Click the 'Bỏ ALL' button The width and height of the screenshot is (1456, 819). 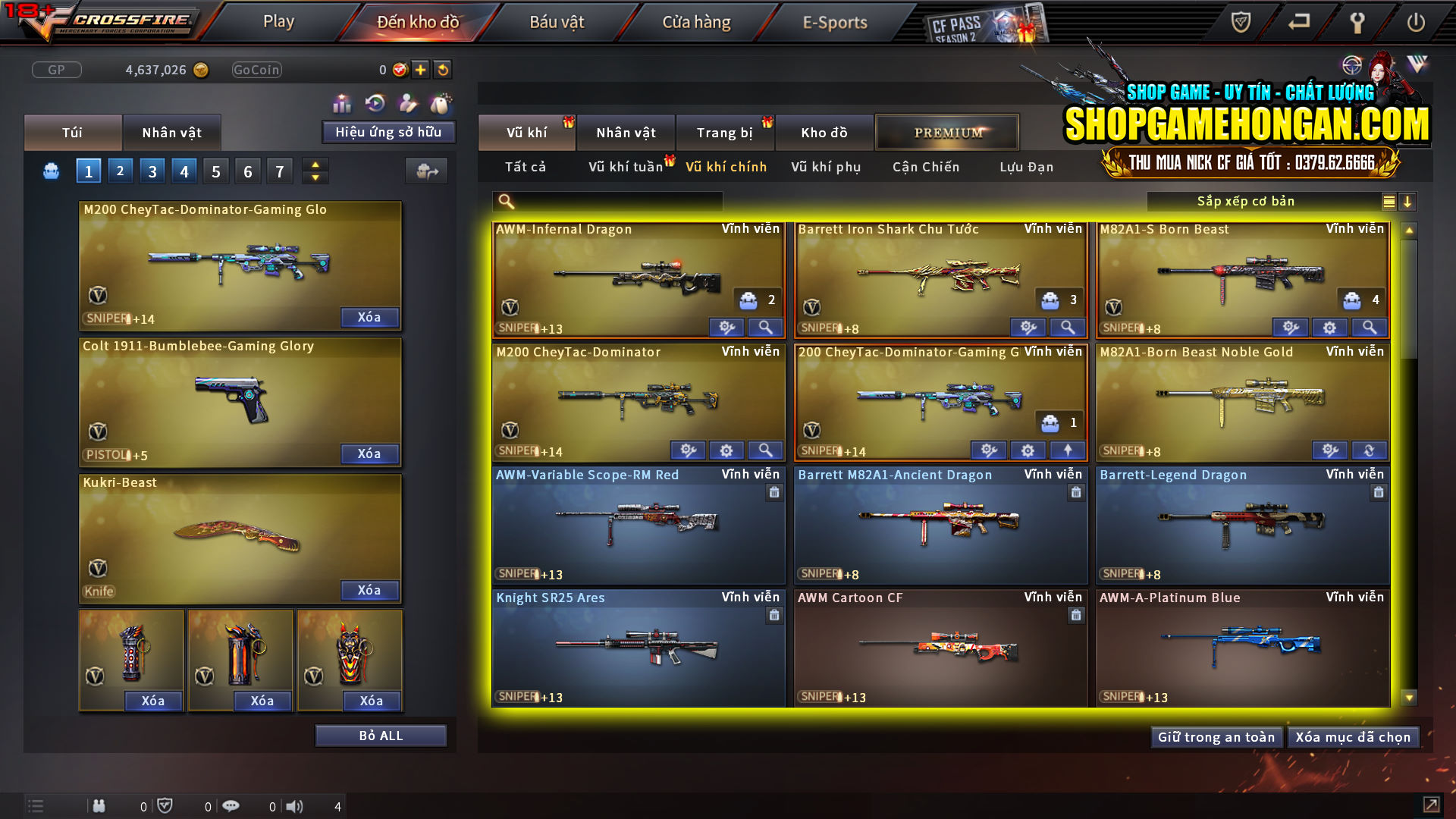(381, 735)
